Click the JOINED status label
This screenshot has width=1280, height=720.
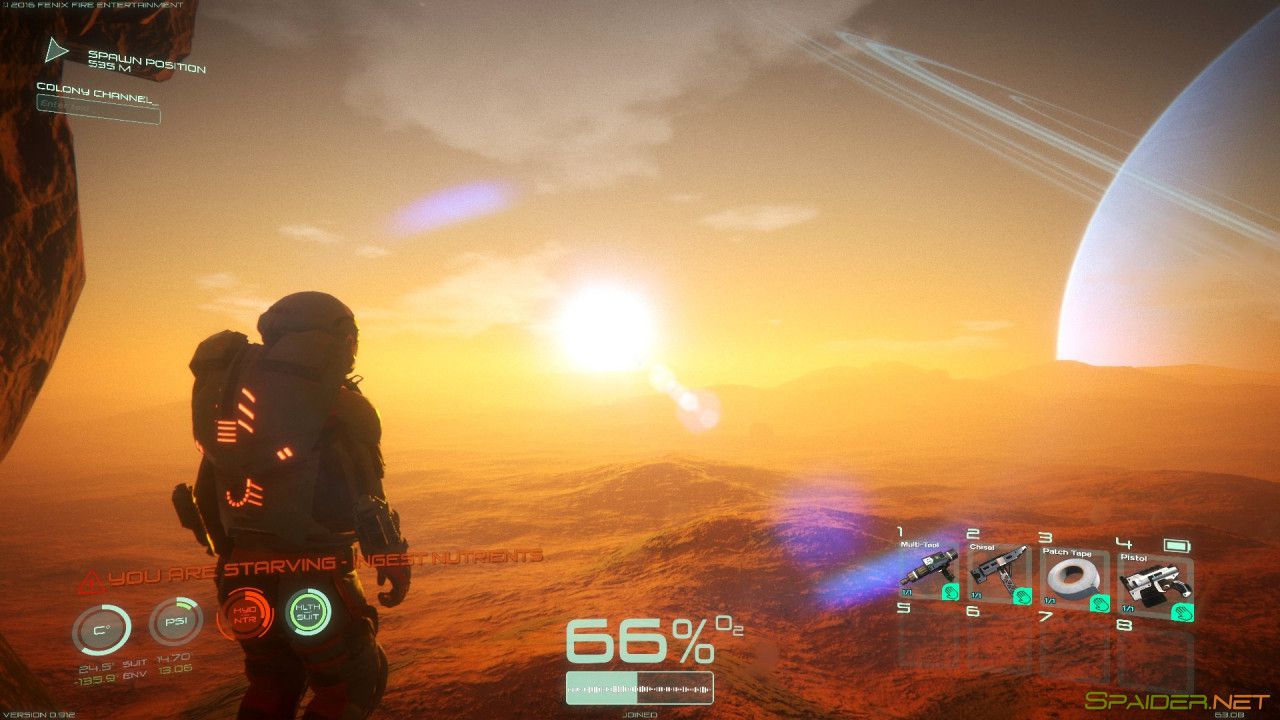[639, 714]
